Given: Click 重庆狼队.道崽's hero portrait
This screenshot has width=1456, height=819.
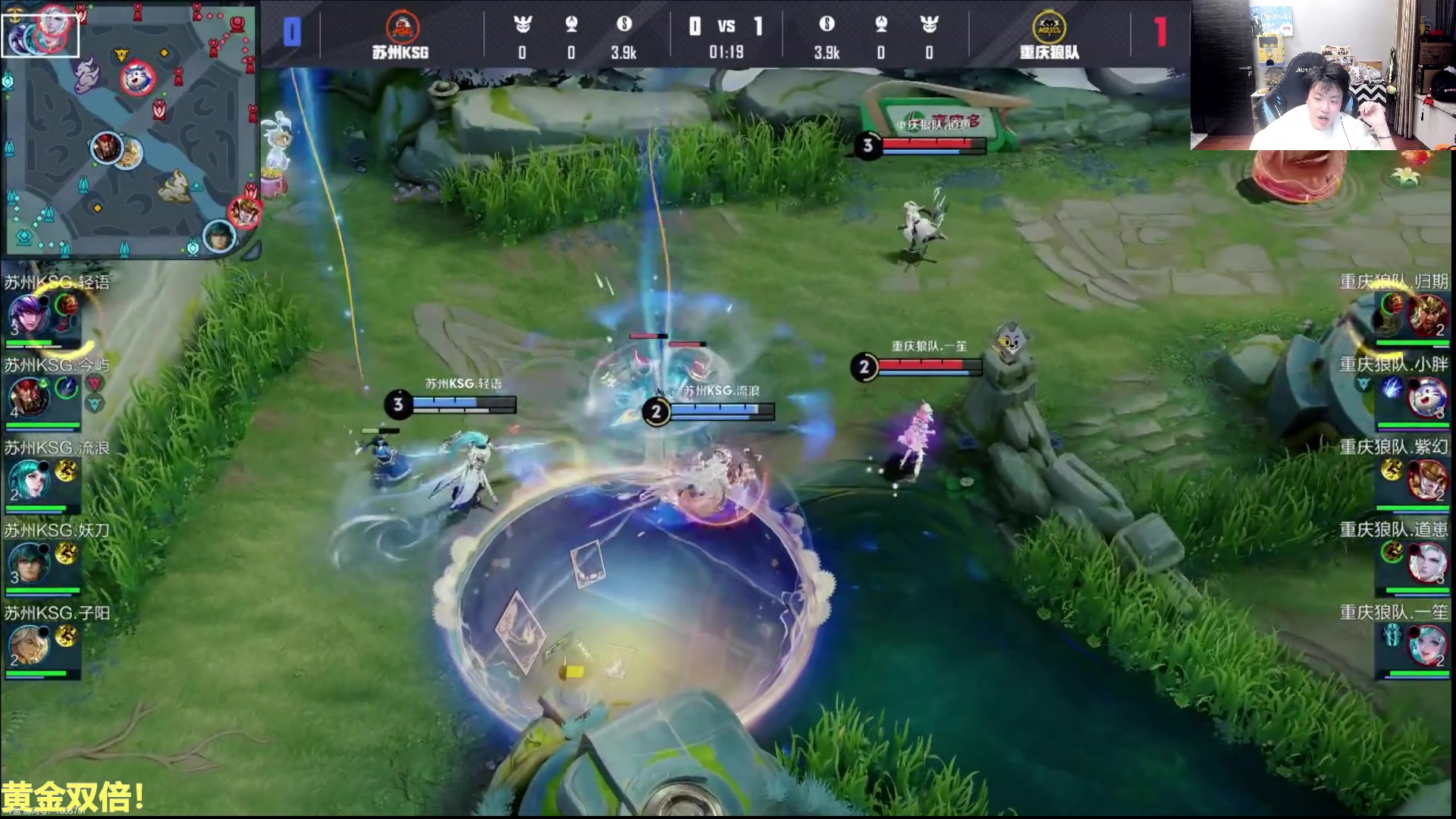Looking at the screenshot, I should tap(1427, 562).
